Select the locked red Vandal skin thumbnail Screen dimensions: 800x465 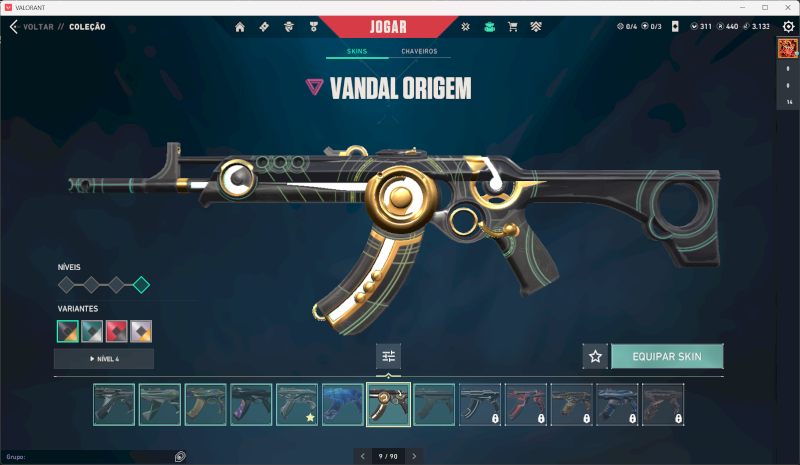[x=526, y=405]
